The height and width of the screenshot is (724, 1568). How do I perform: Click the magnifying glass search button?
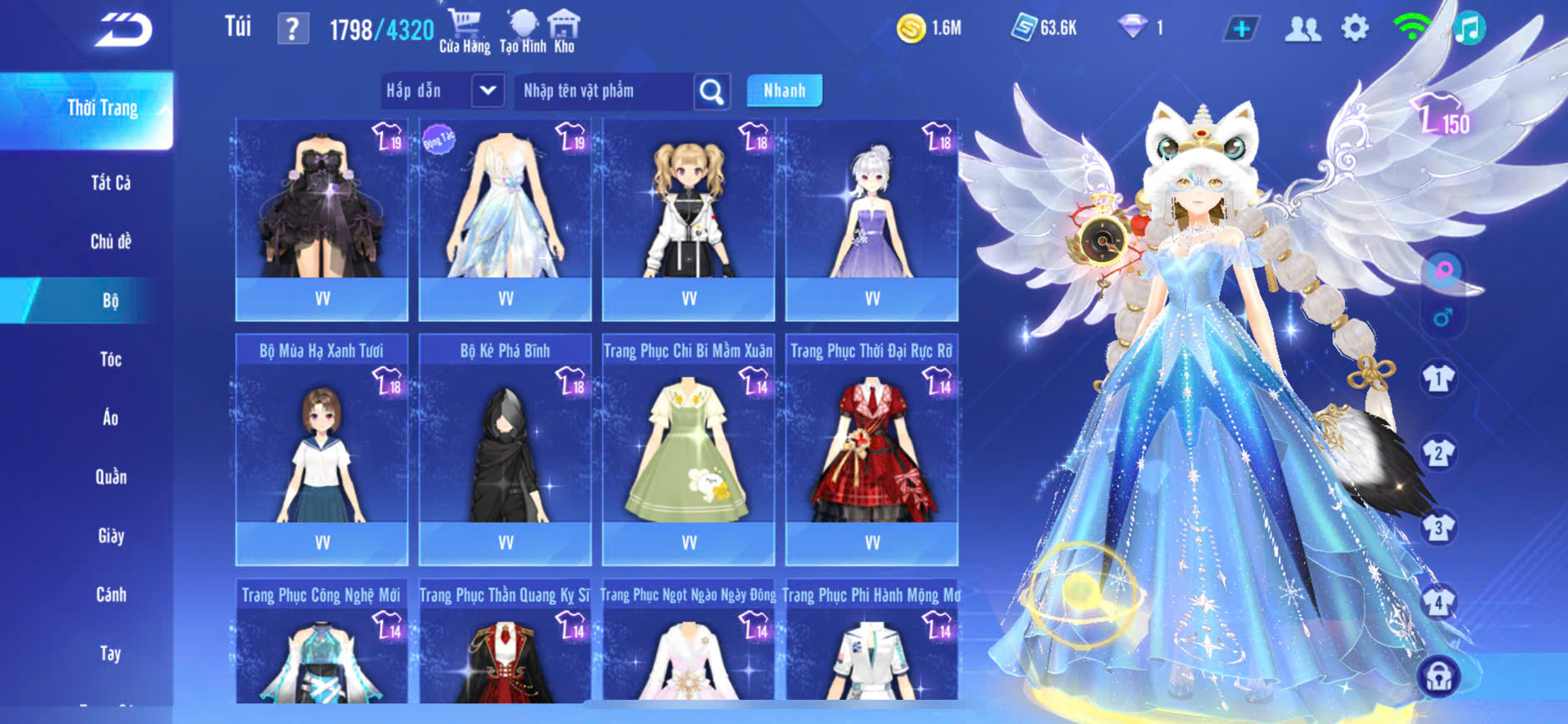[712, 92]
